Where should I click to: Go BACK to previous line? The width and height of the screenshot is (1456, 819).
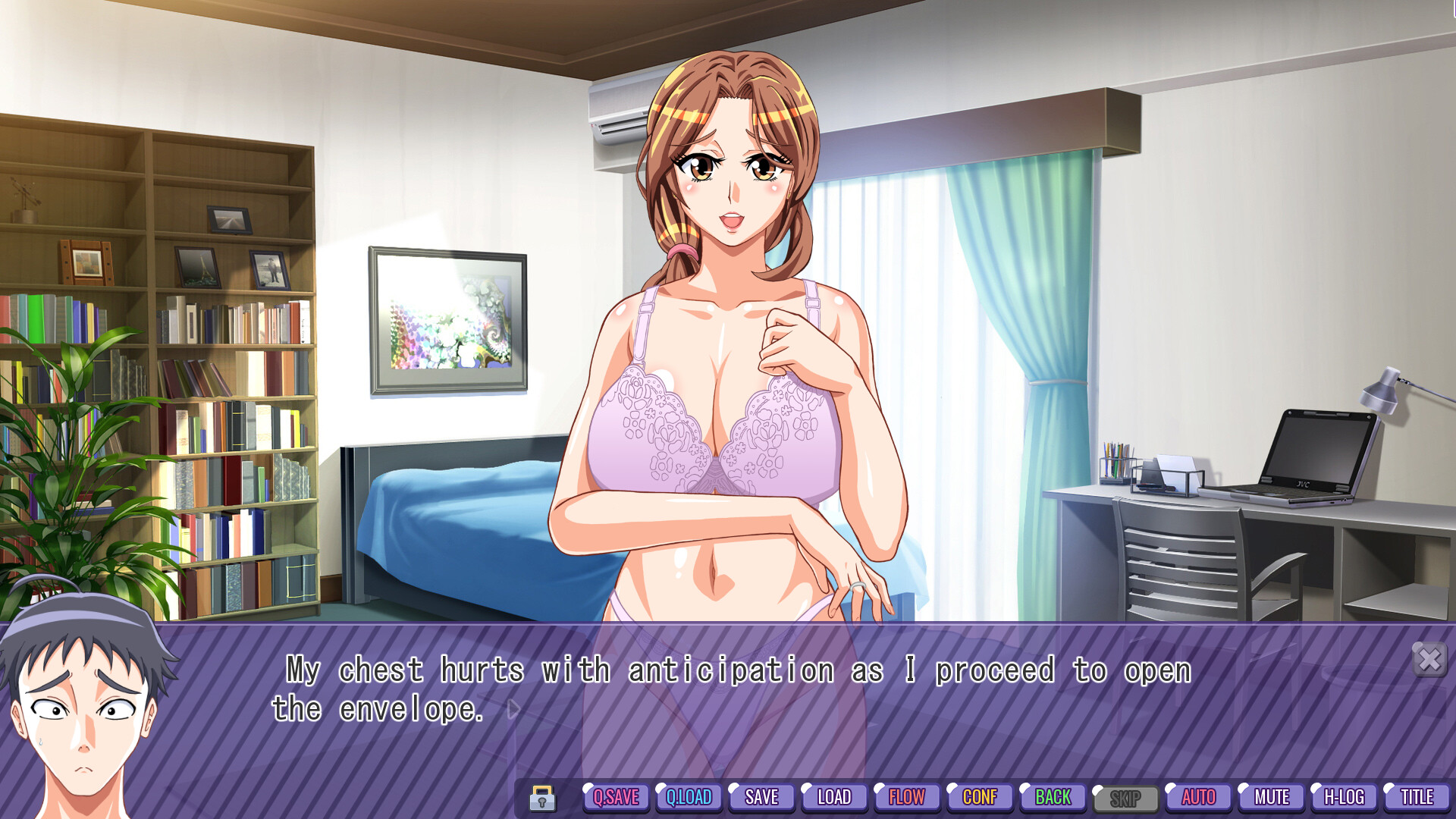pos(1053,797)
